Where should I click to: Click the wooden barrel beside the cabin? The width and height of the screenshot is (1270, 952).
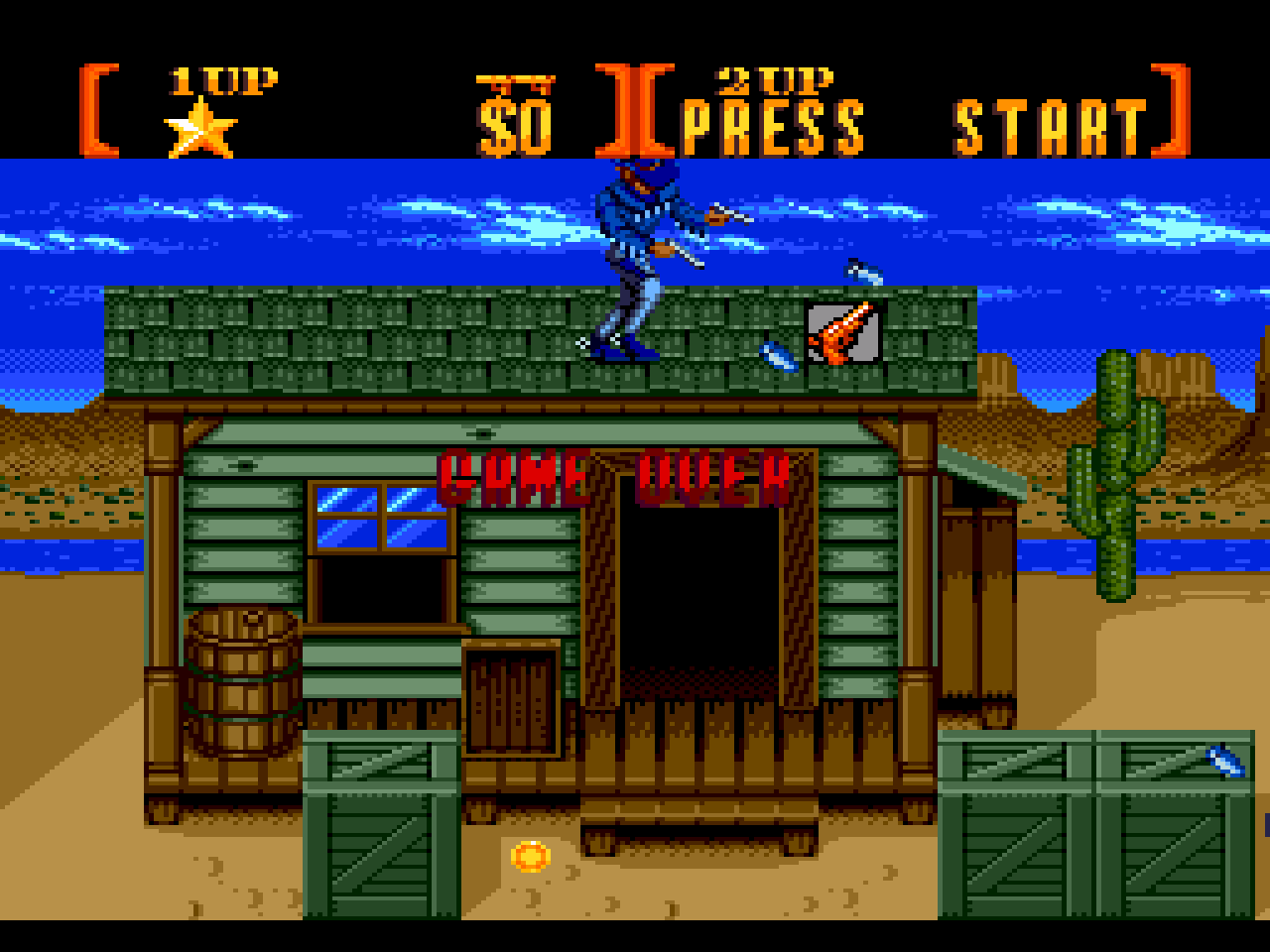(x=243, y=684)
